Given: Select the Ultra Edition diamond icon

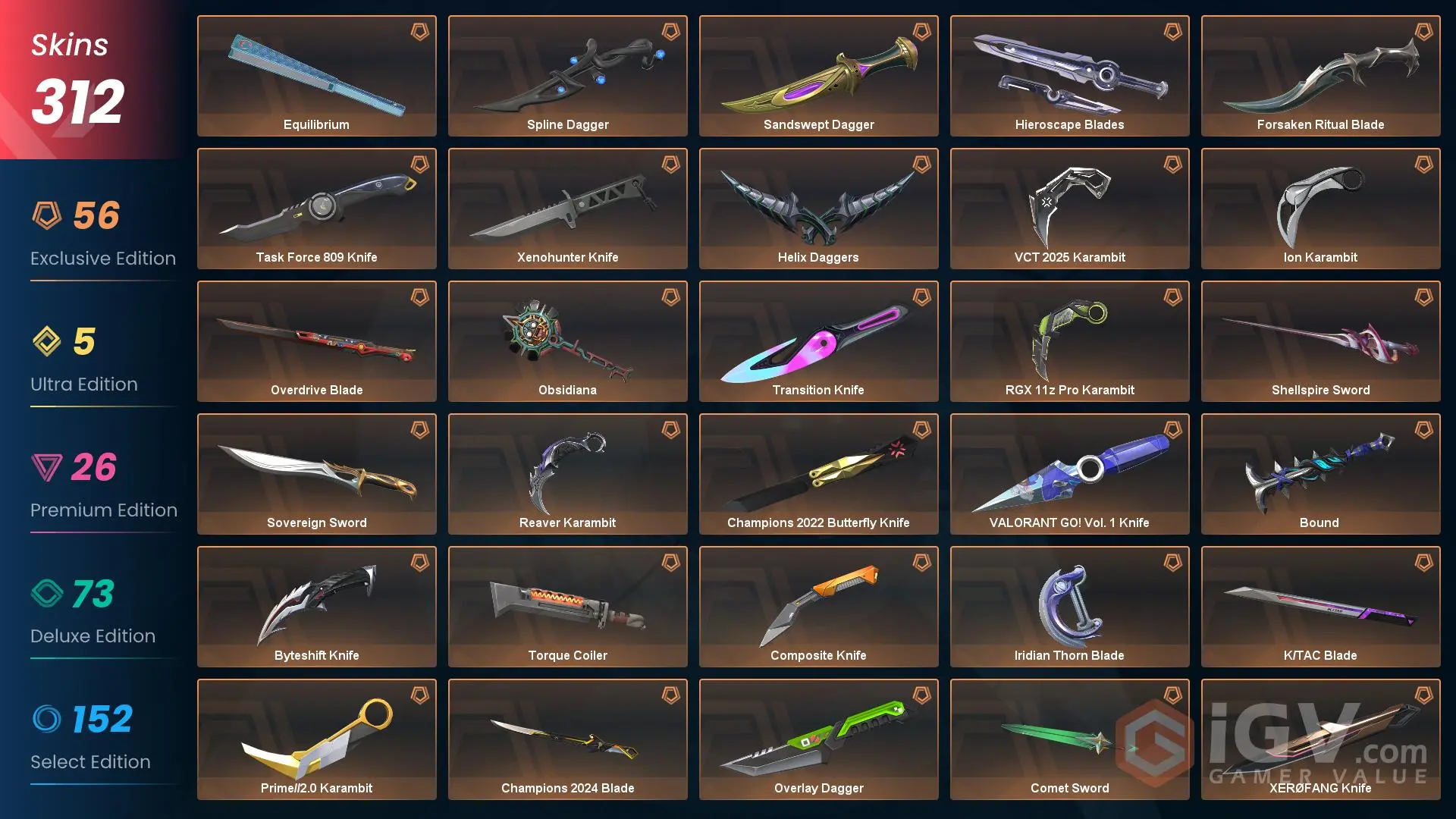Looking at the screenshot, I should coord(45,342).
